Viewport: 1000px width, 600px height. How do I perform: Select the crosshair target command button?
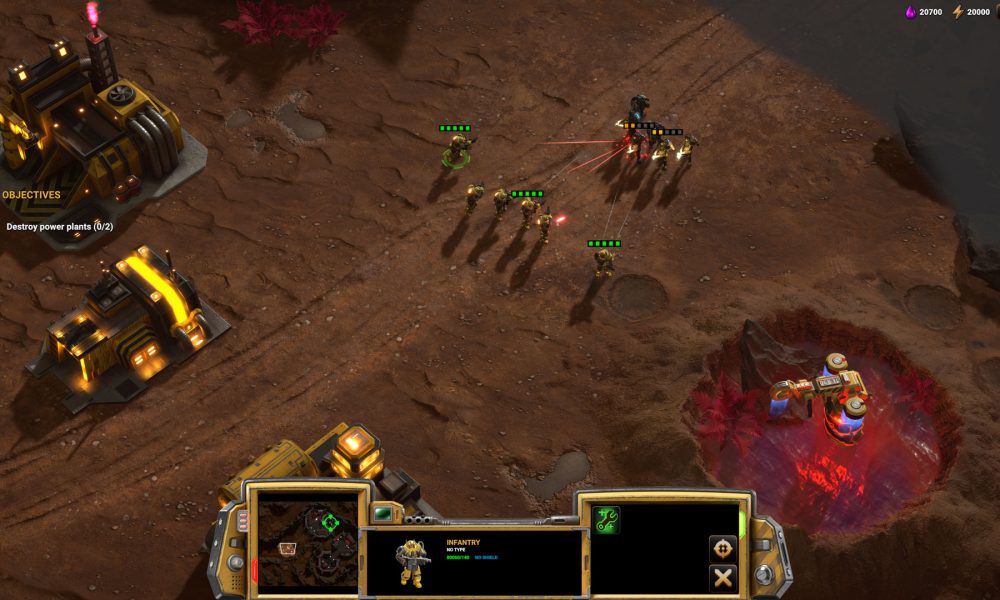pyautogui.click(x=722, y=548)
